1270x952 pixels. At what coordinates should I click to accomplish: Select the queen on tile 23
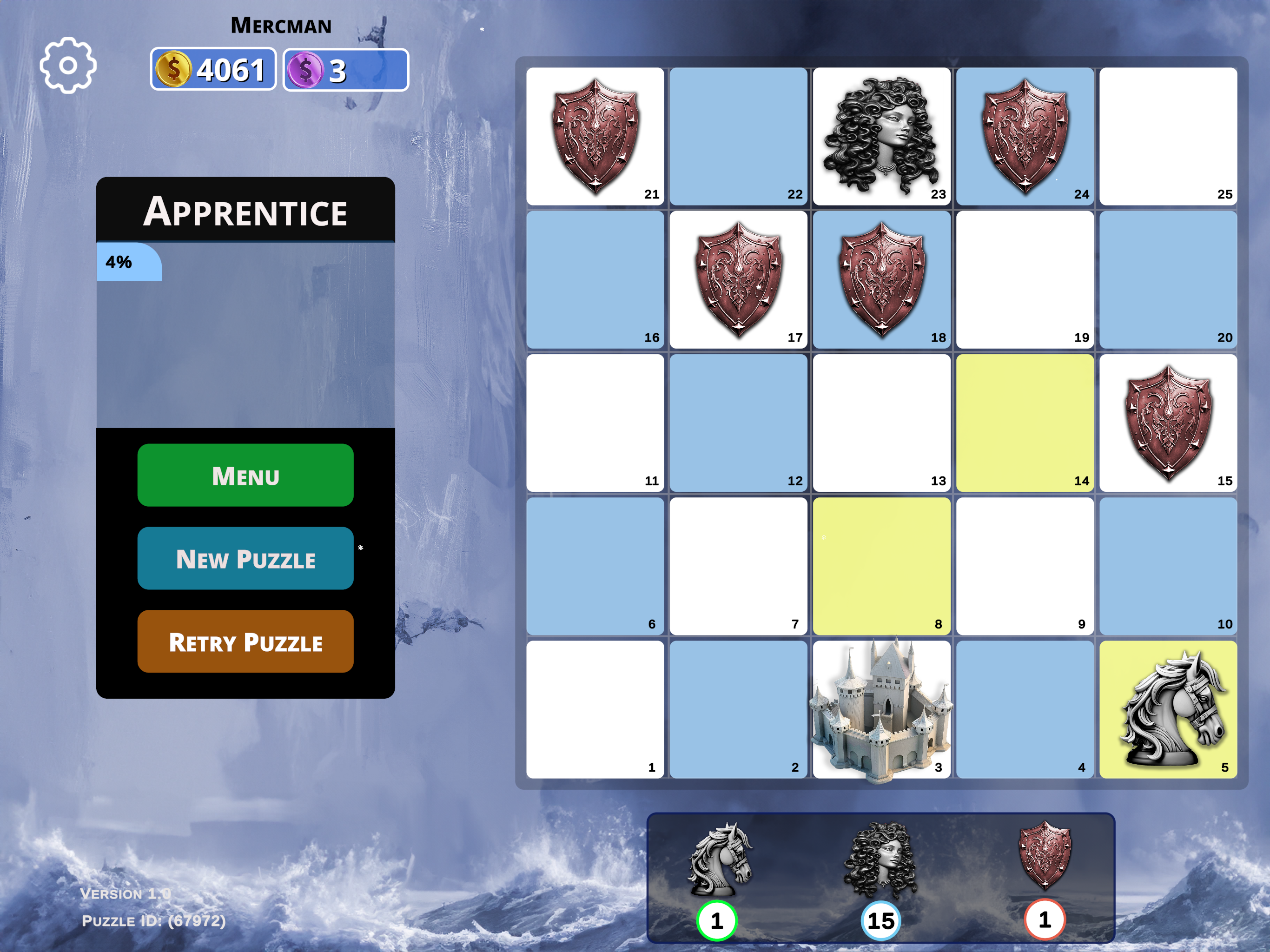tap(881, 136)
